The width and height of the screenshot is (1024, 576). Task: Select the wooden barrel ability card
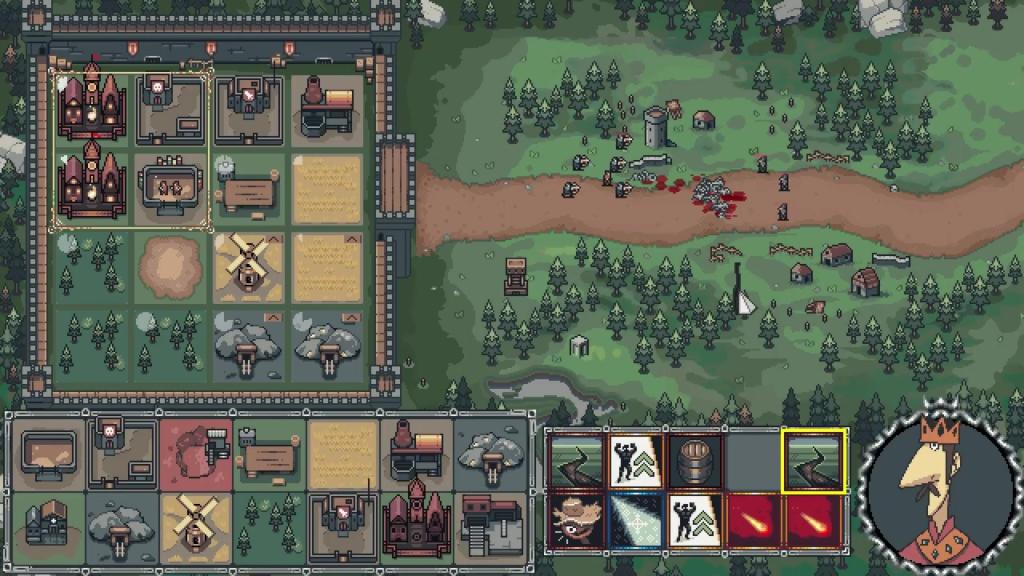pos(695,459)
